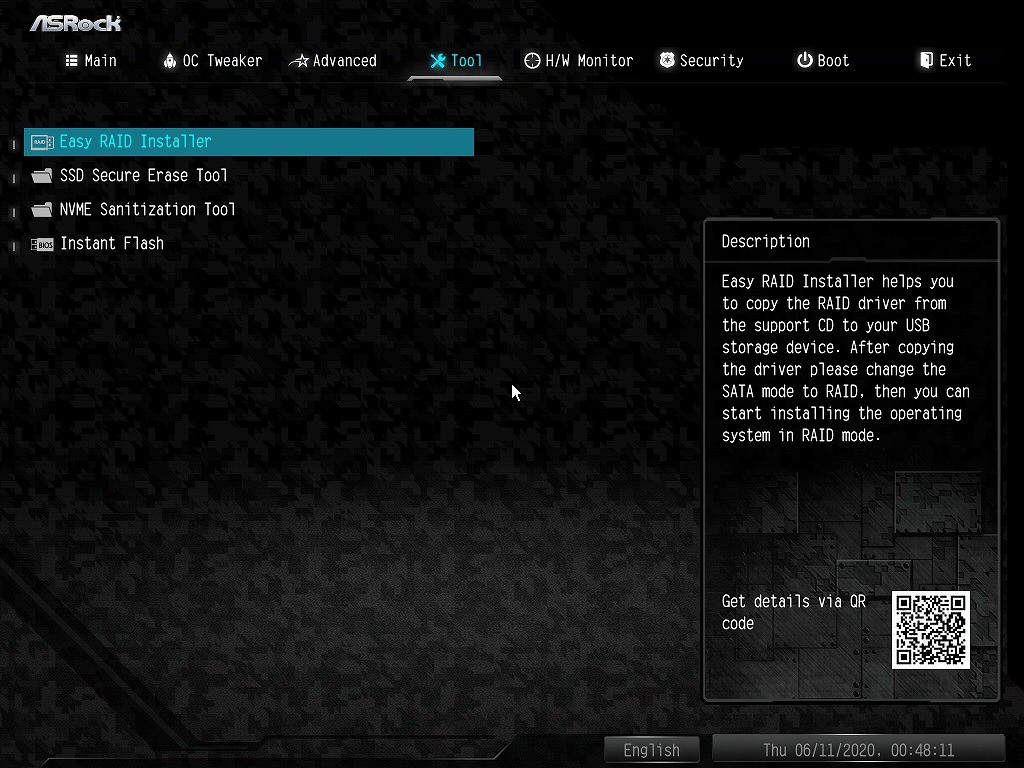The image size is (1024, 768).
Task: Open SSD Secure Erase Tool
Action: (x=144, y=176)
